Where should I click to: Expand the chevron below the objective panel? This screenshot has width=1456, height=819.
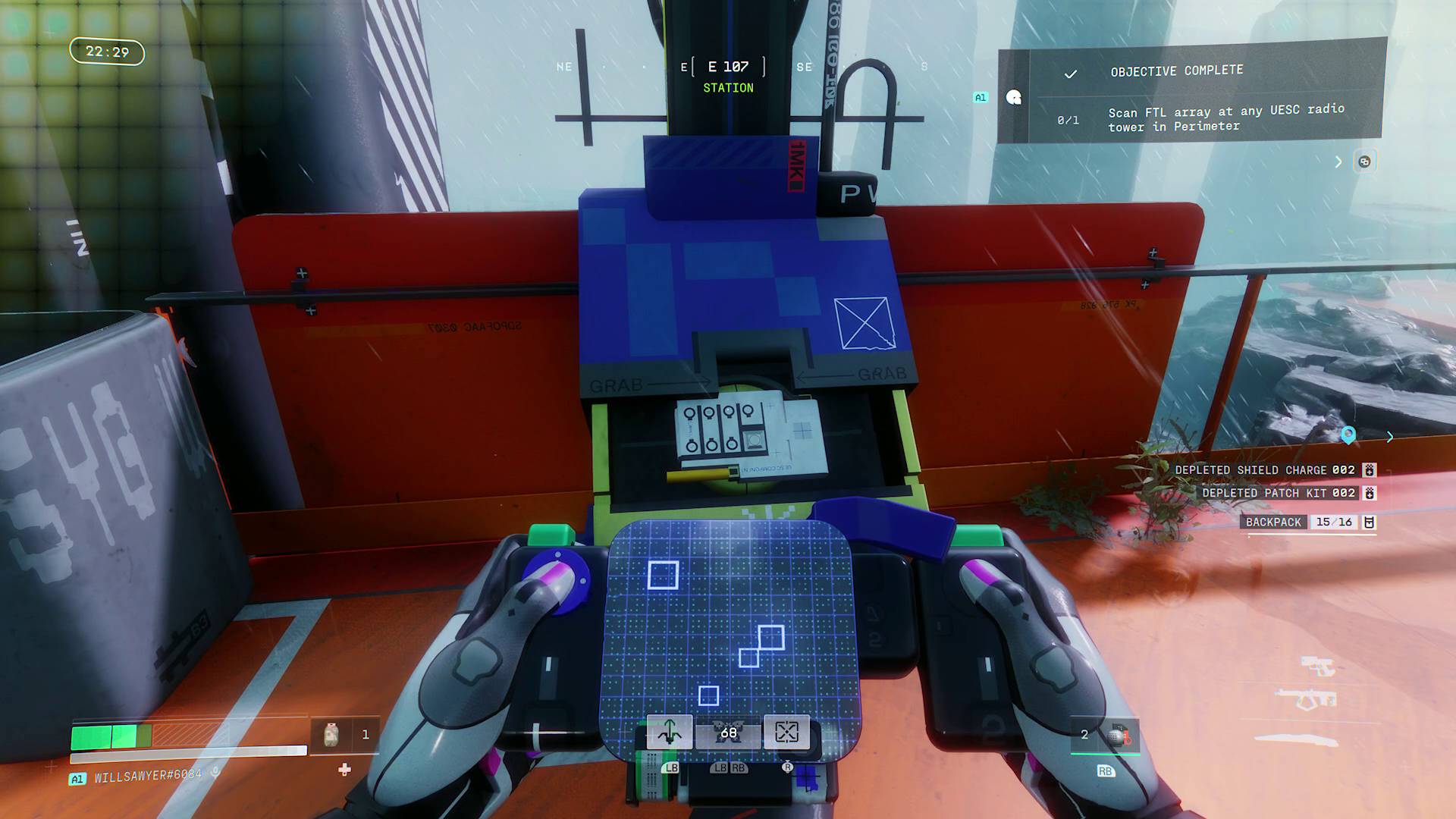point(1338,162)
